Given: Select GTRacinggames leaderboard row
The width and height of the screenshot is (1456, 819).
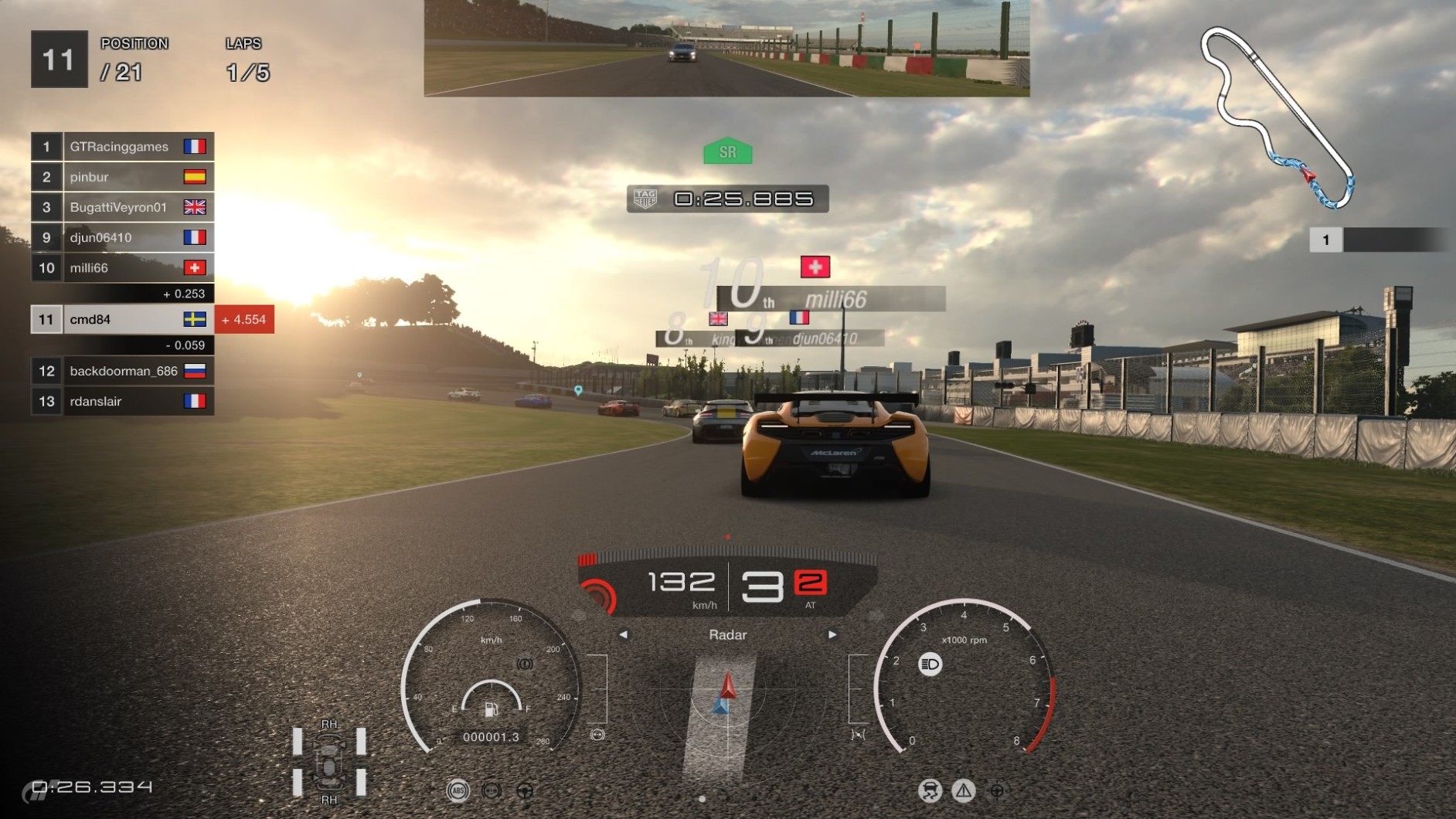Looking at the screenshot, I should (x=122, y=147).
